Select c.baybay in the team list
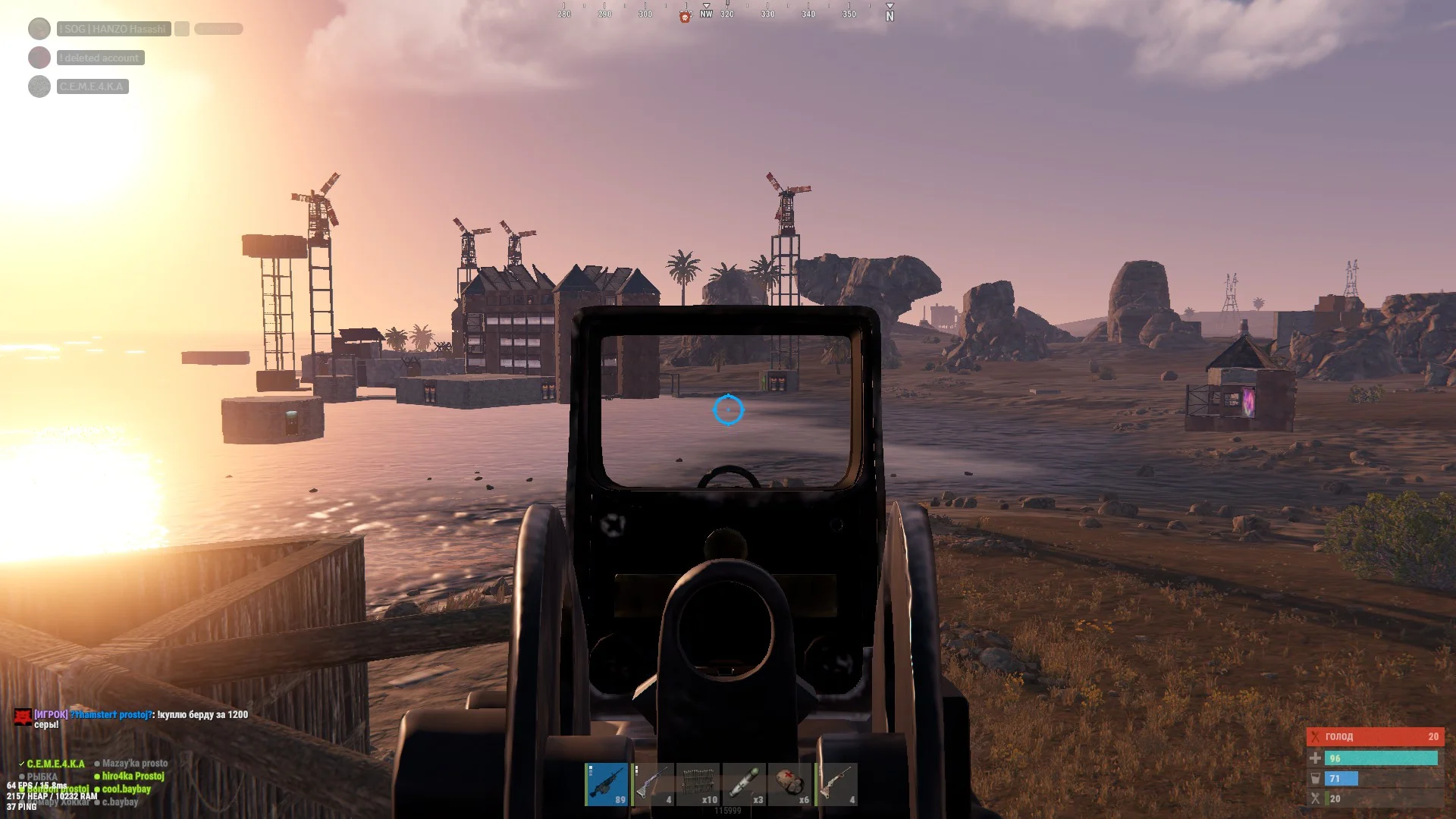 [x=120, y=802]
